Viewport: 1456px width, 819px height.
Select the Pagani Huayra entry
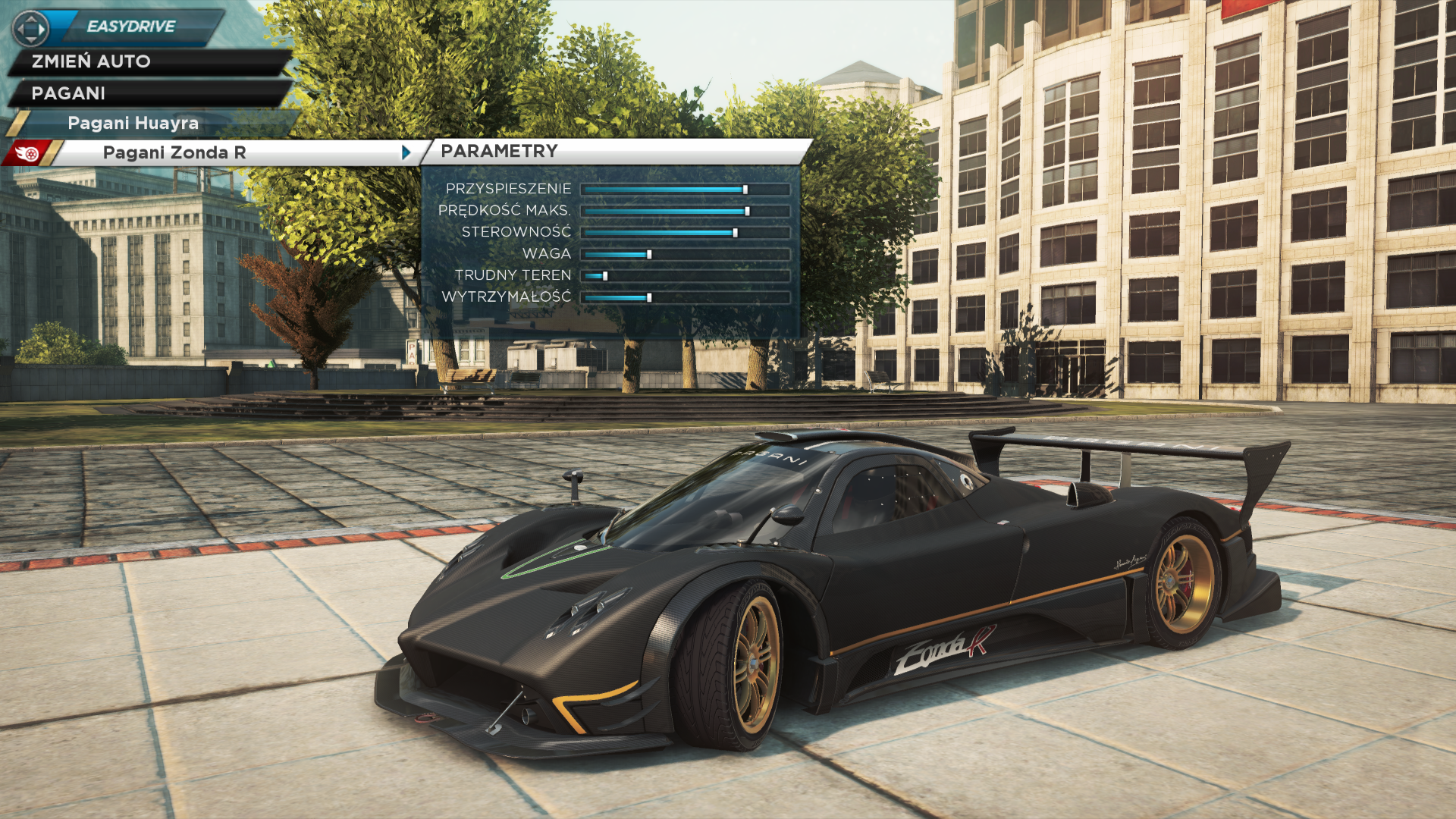tap(133, 123)
